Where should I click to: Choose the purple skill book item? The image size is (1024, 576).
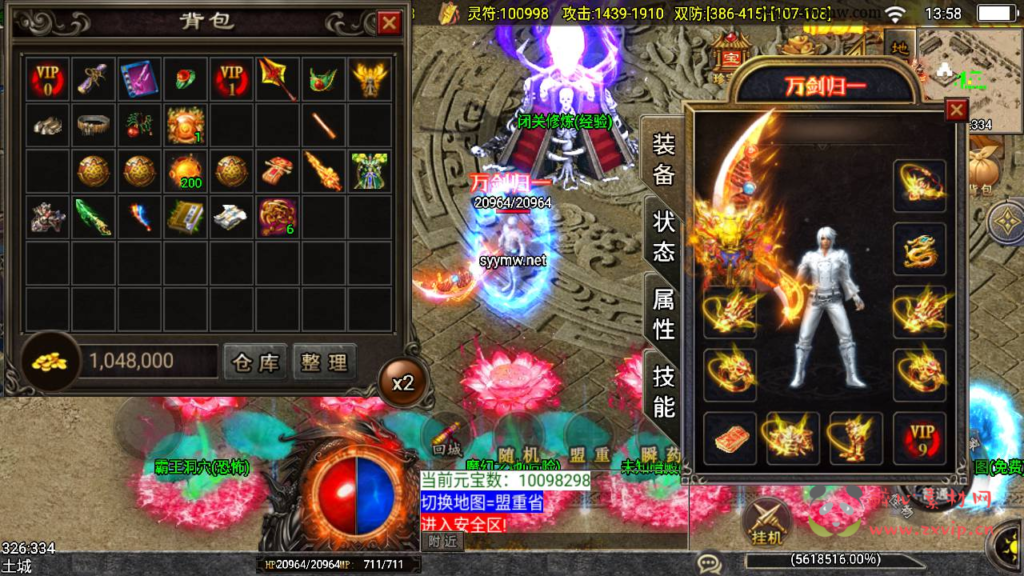(139, 78)
